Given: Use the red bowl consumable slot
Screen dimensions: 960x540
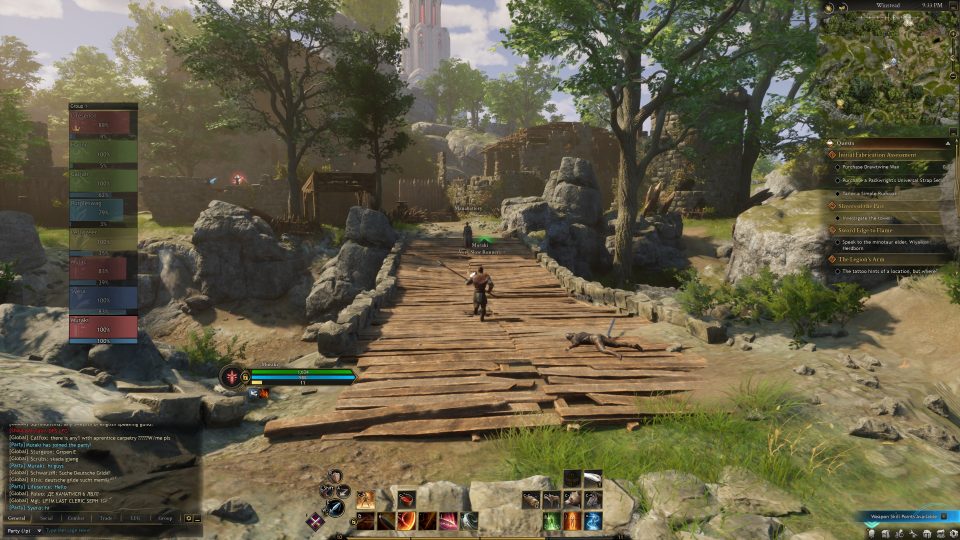Looking at the screenshot, I should pyautogui.click(x=407, y=499).
